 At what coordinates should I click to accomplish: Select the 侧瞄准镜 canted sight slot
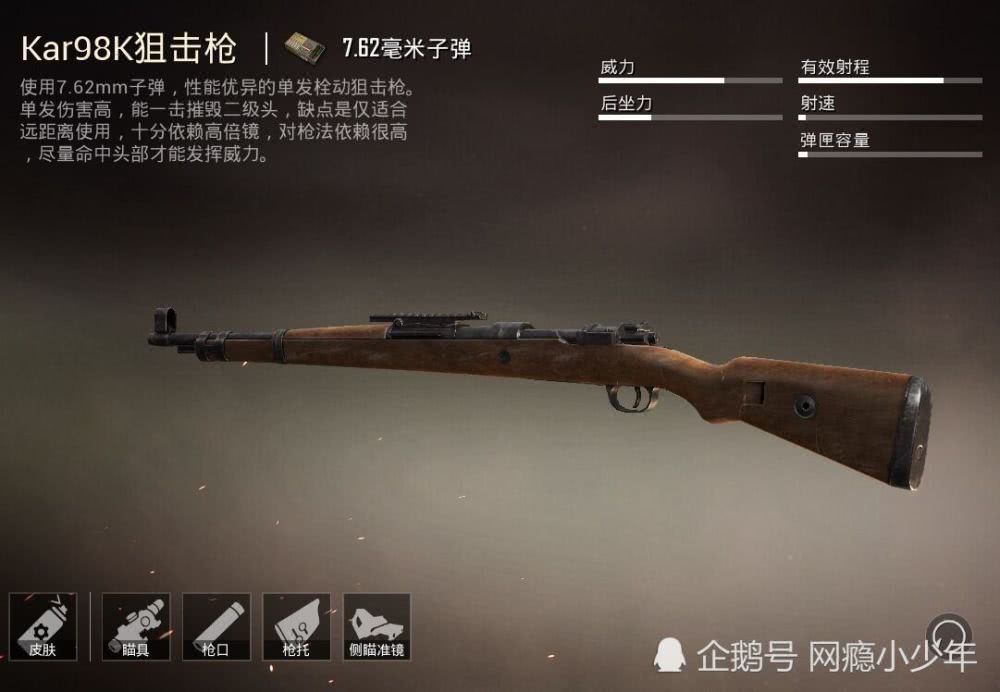pyautogui.click(x=377, y=627)
